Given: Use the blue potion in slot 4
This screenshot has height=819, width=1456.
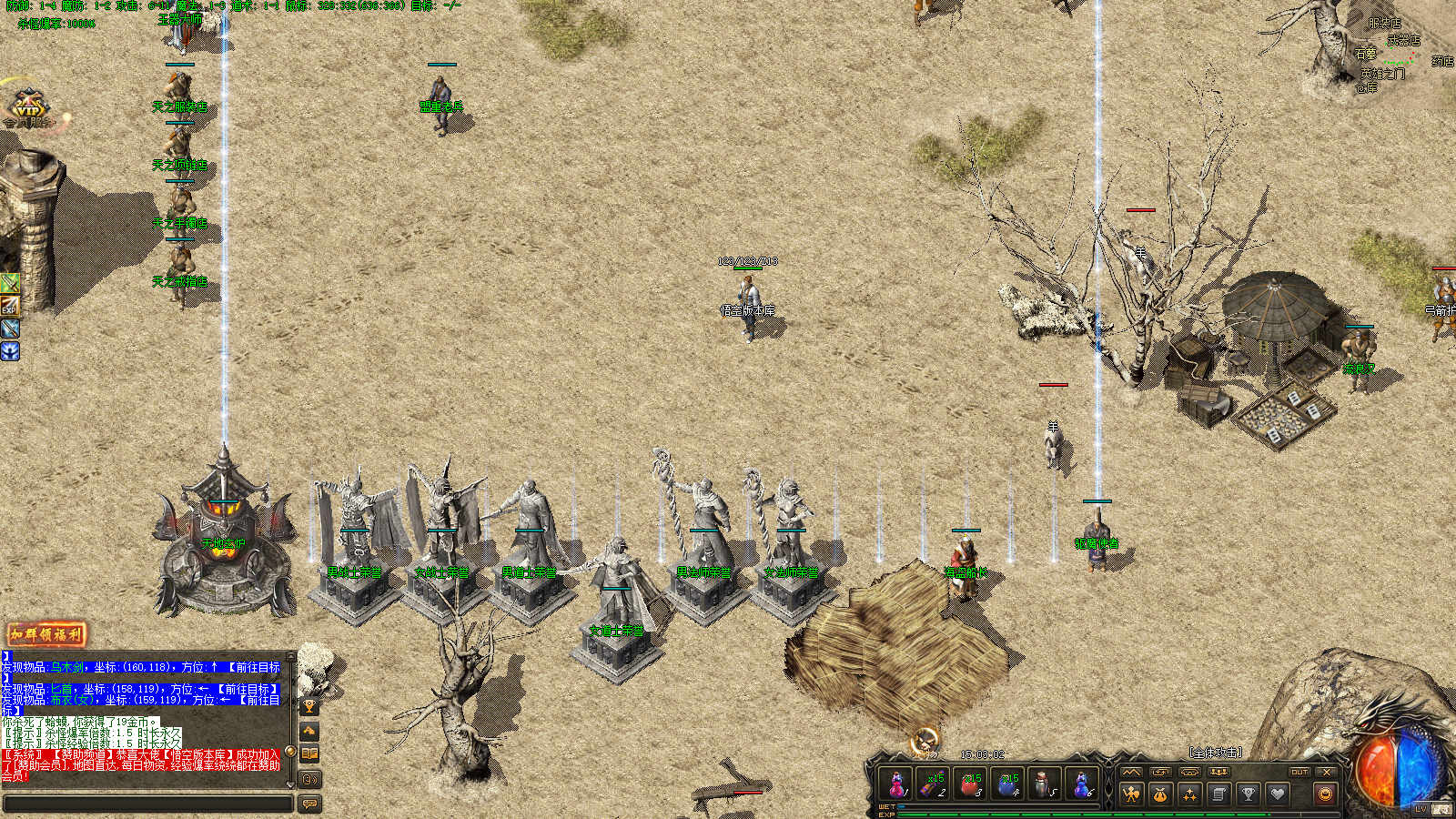Looking at the screenshot, I should [1008, 784].
